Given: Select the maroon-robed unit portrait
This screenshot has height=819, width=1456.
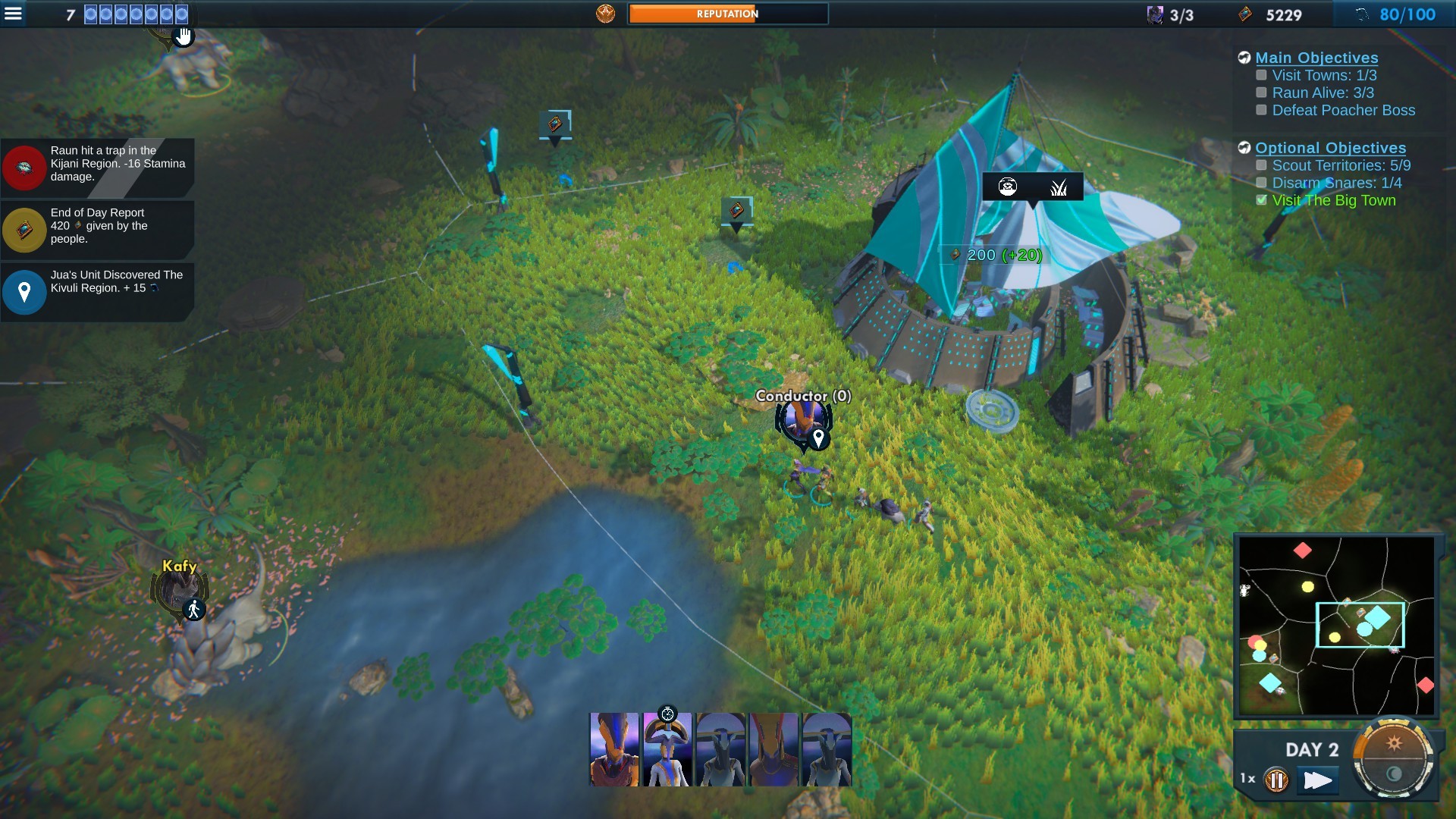Looking at the screenshot, I should point(614,749).
